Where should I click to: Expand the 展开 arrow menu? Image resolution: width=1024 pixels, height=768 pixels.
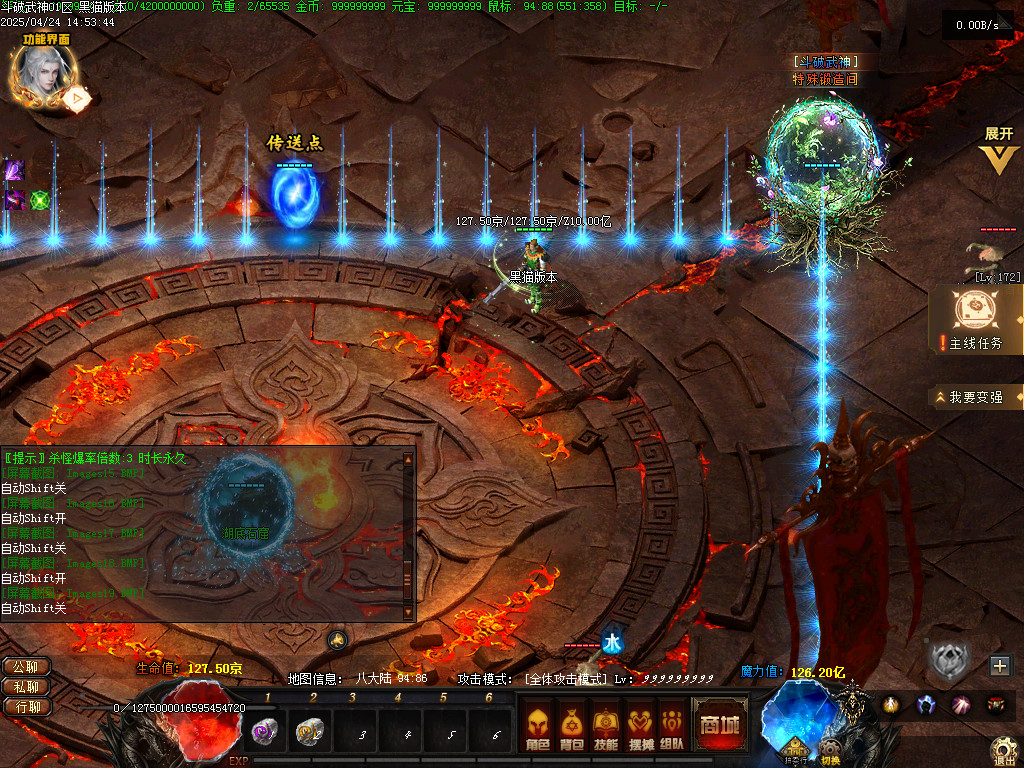click(x=998, y=152)
